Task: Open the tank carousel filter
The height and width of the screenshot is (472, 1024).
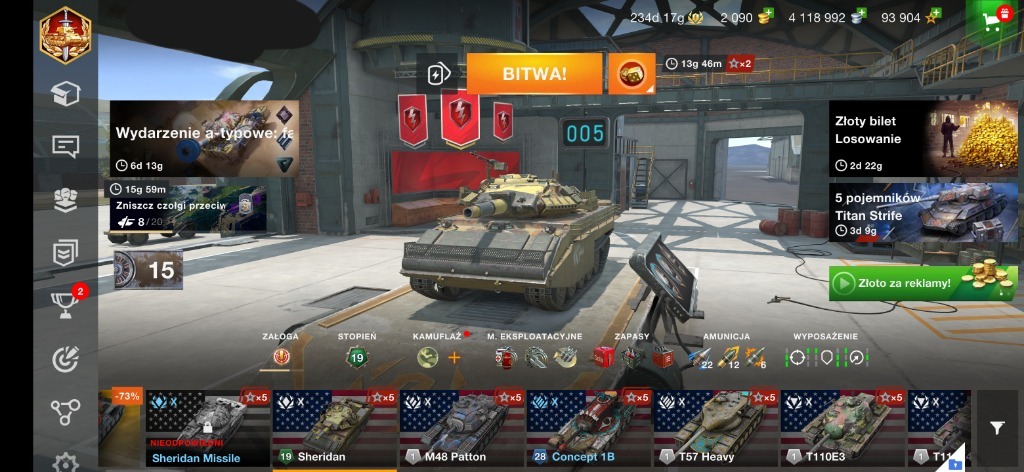Action: point(997,428)
